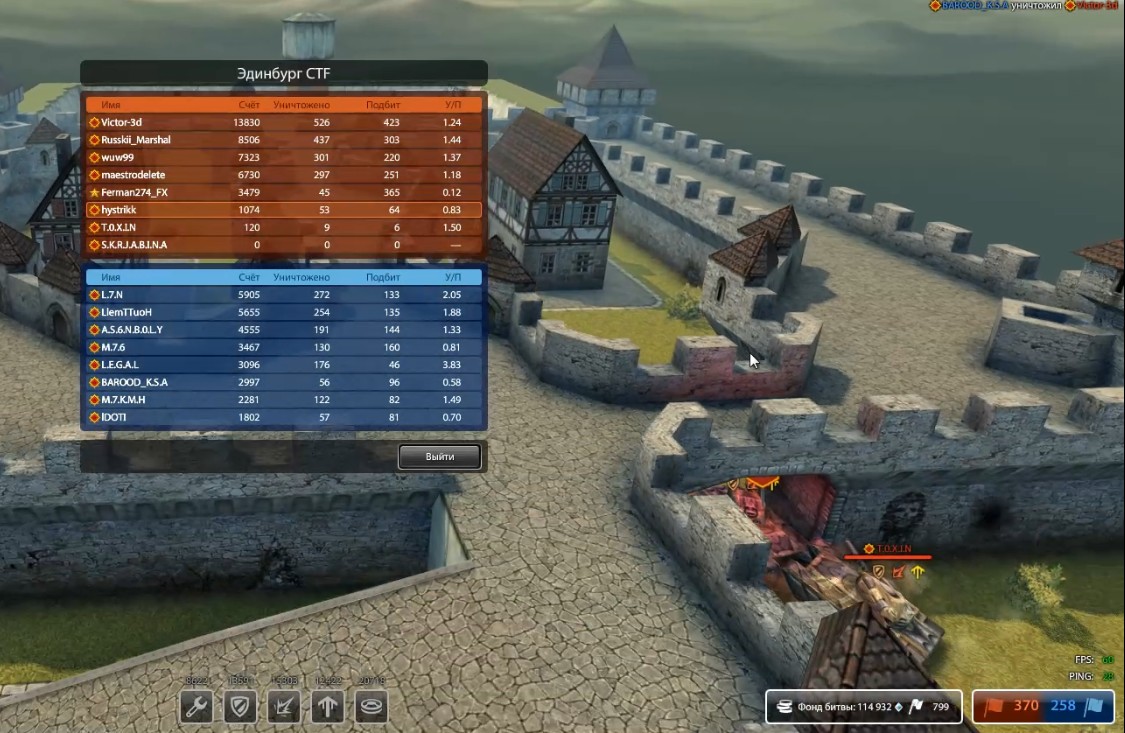Viewport: 1125px width, 733px height.
Task: Activate the speed boost arrow supply
Action: coord(328,707)
